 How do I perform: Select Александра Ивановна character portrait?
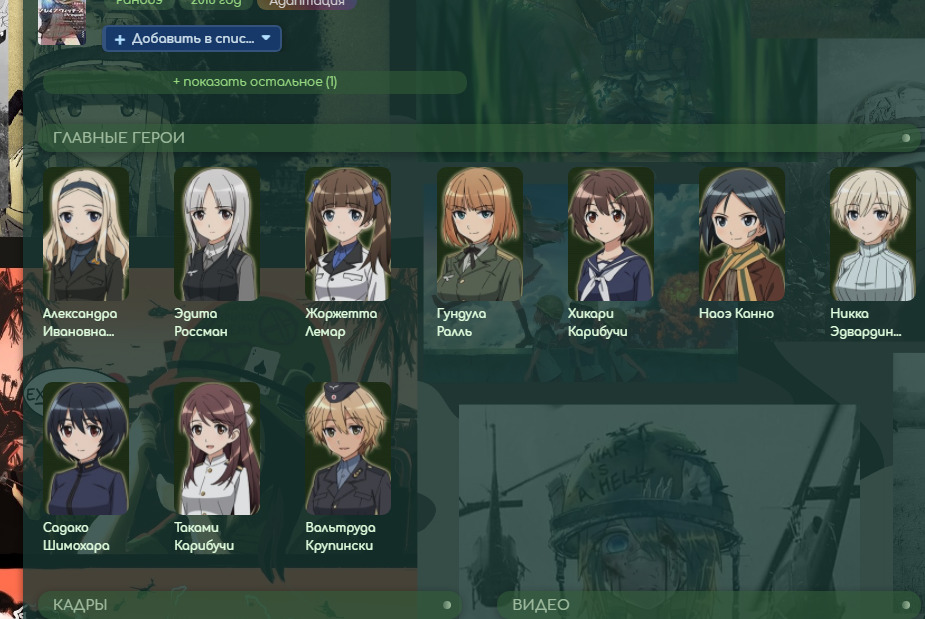(86, 234)
